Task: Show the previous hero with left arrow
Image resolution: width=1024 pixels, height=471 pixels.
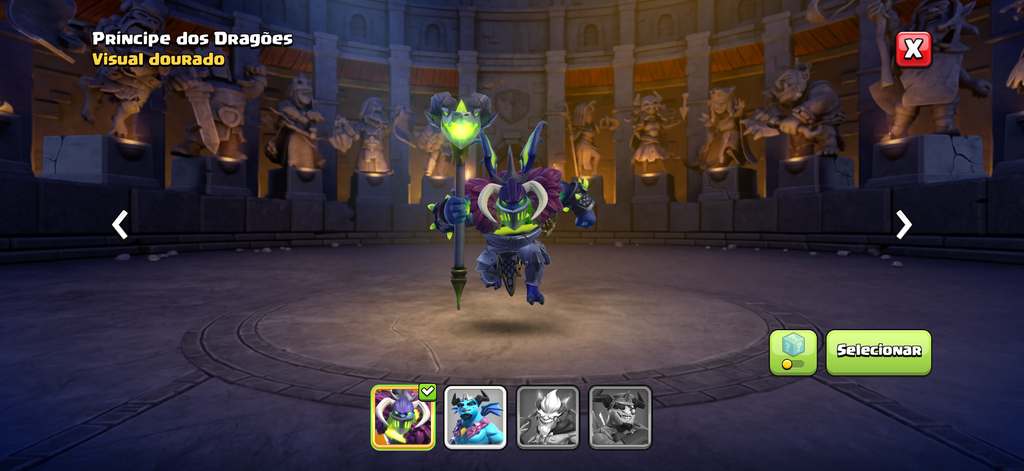Action: point(120,225)
